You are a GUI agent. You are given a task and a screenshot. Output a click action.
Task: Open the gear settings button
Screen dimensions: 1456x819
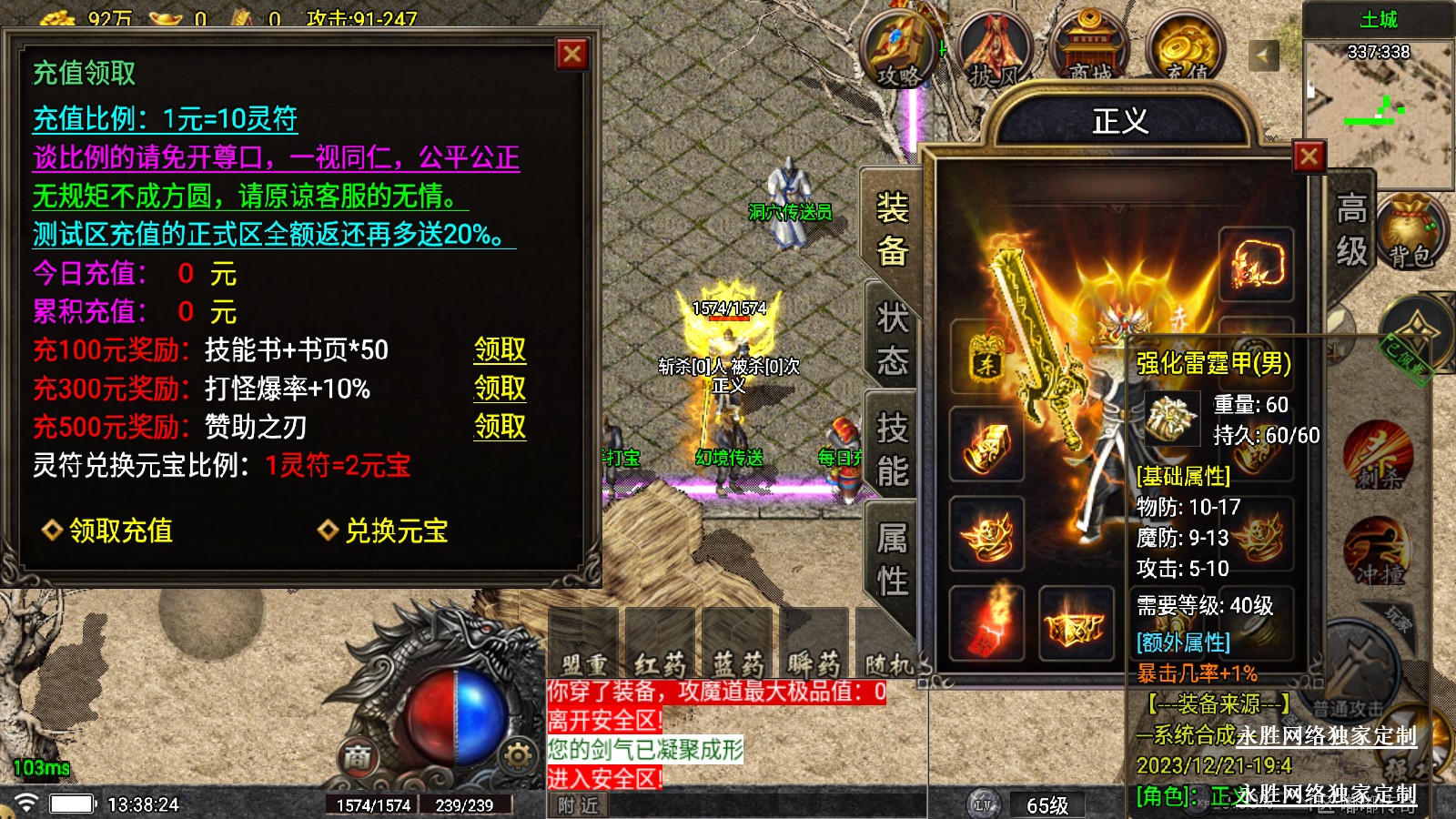pyautogui.click(x=518, y=755)
